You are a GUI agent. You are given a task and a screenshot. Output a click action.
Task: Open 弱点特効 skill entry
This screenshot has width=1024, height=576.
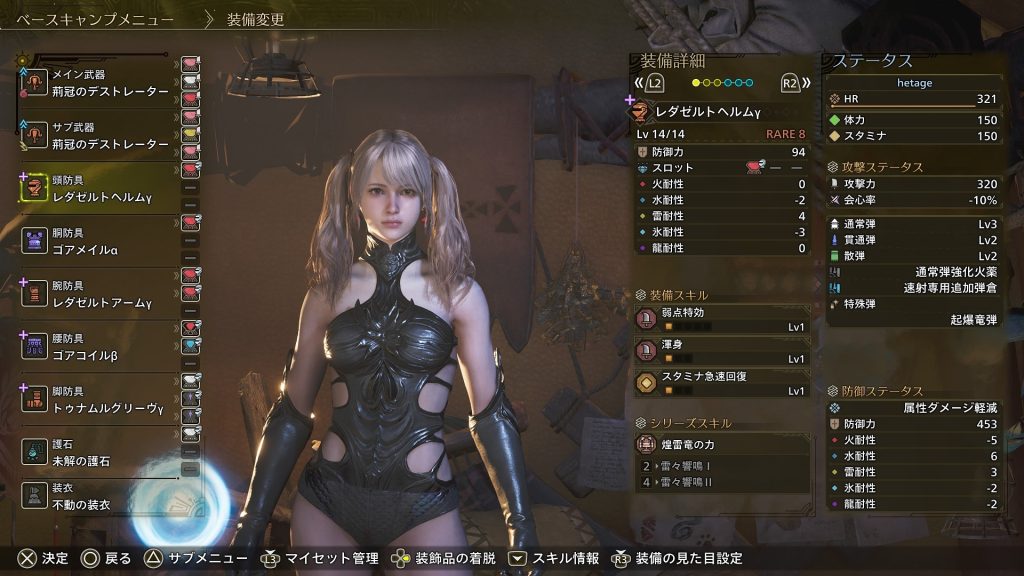722,319
